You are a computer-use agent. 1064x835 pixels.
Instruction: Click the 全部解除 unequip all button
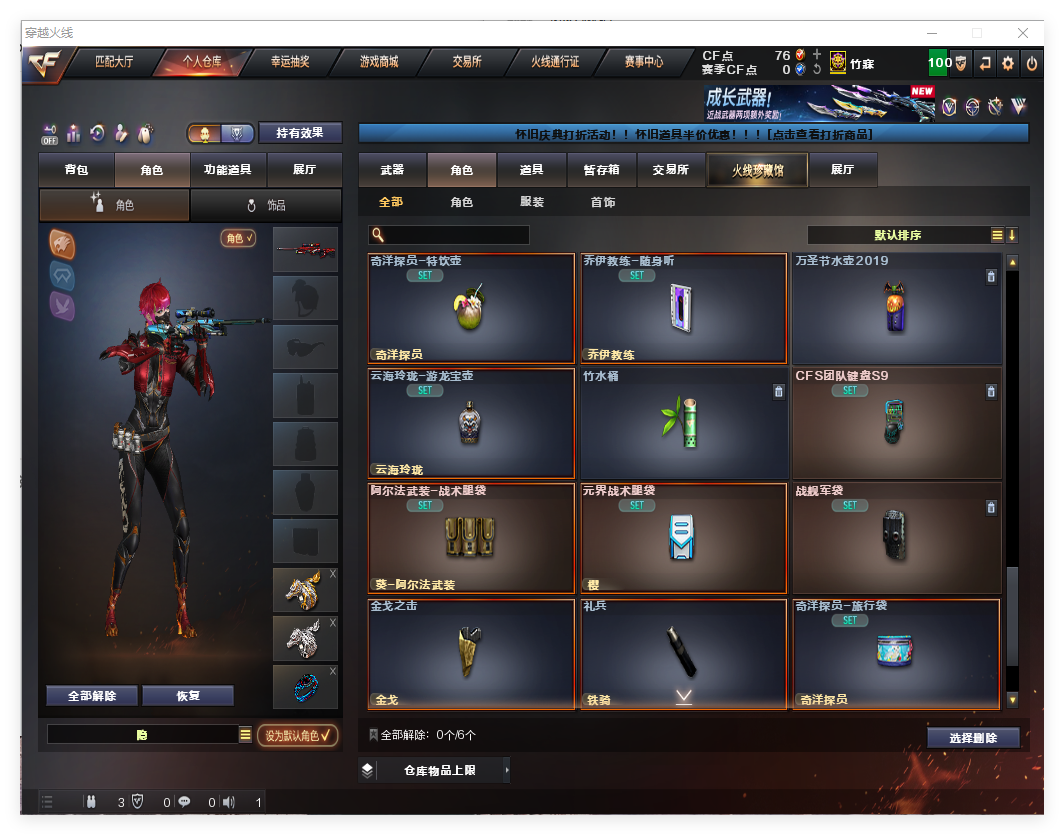(92, 696)
